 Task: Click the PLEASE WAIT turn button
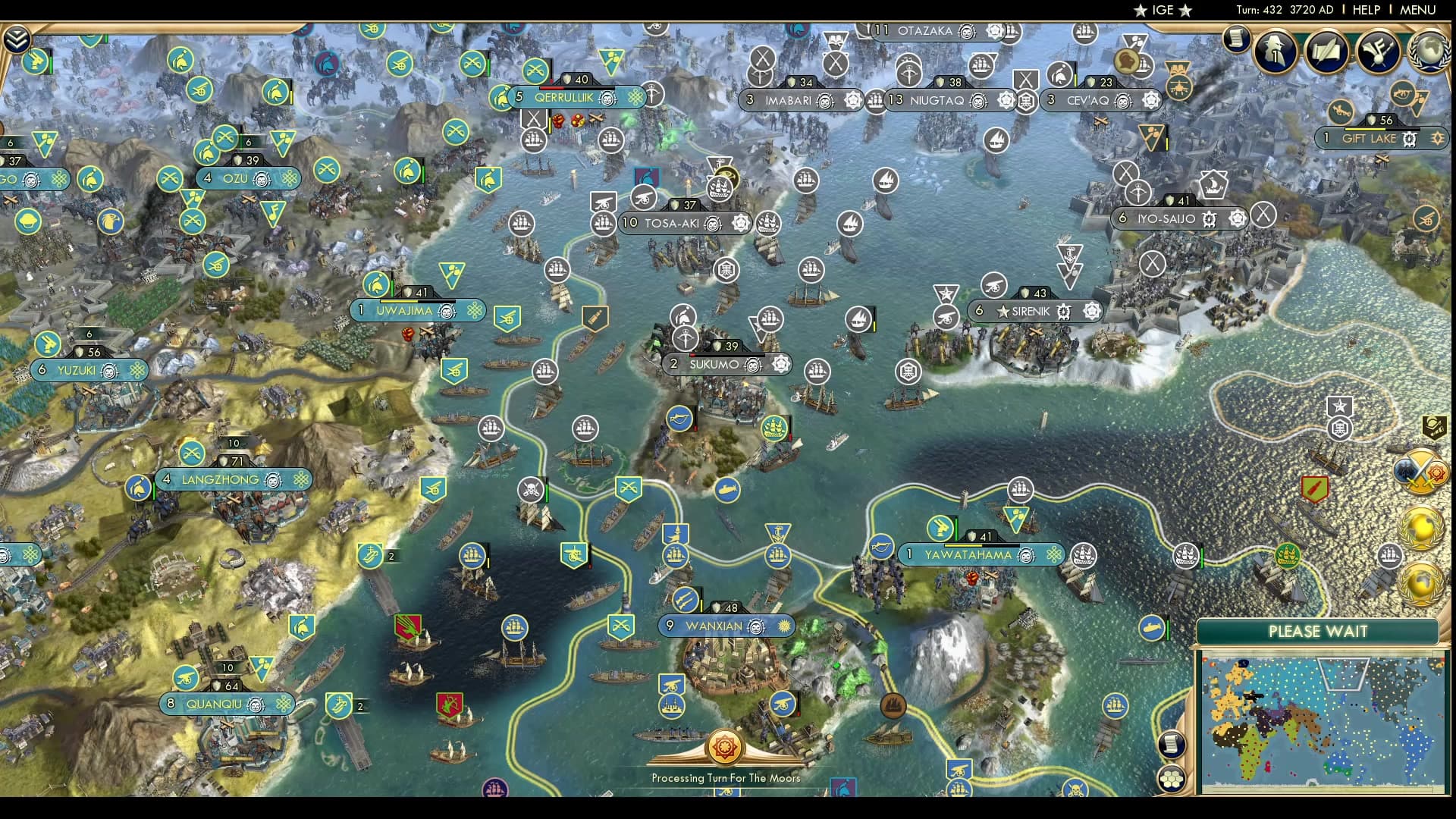1317,632
